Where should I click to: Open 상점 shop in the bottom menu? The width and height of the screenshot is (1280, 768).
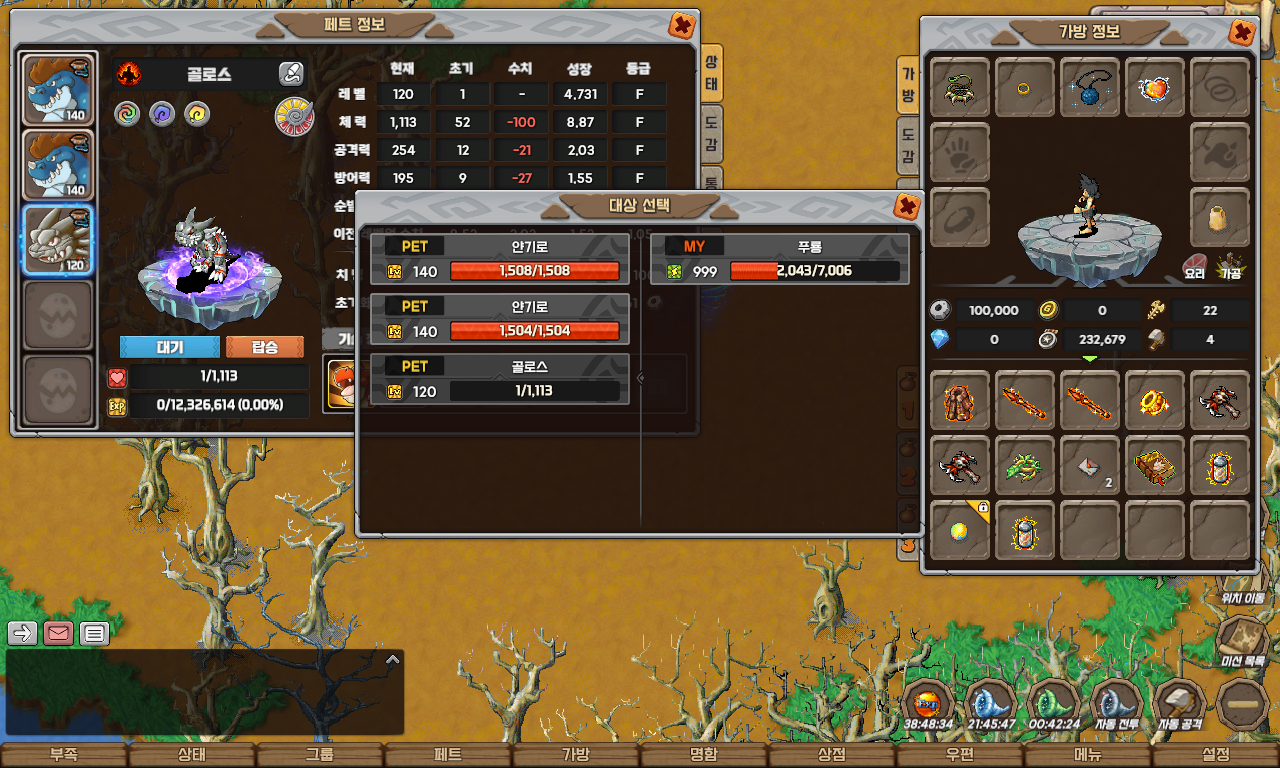point(832,755)
